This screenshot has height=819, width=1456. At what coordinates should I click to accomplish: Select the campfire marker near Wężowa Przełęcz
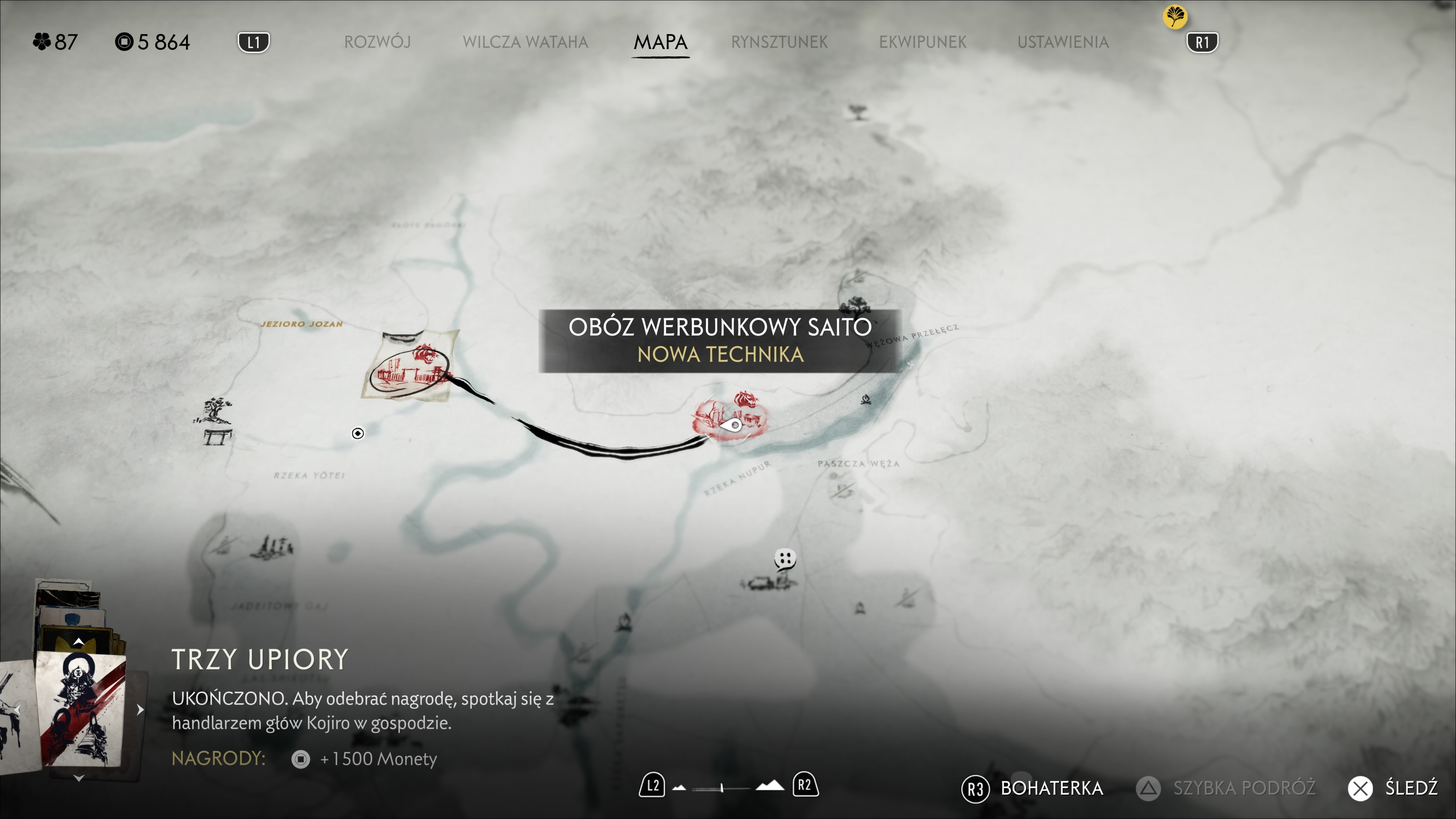point(865,400)
